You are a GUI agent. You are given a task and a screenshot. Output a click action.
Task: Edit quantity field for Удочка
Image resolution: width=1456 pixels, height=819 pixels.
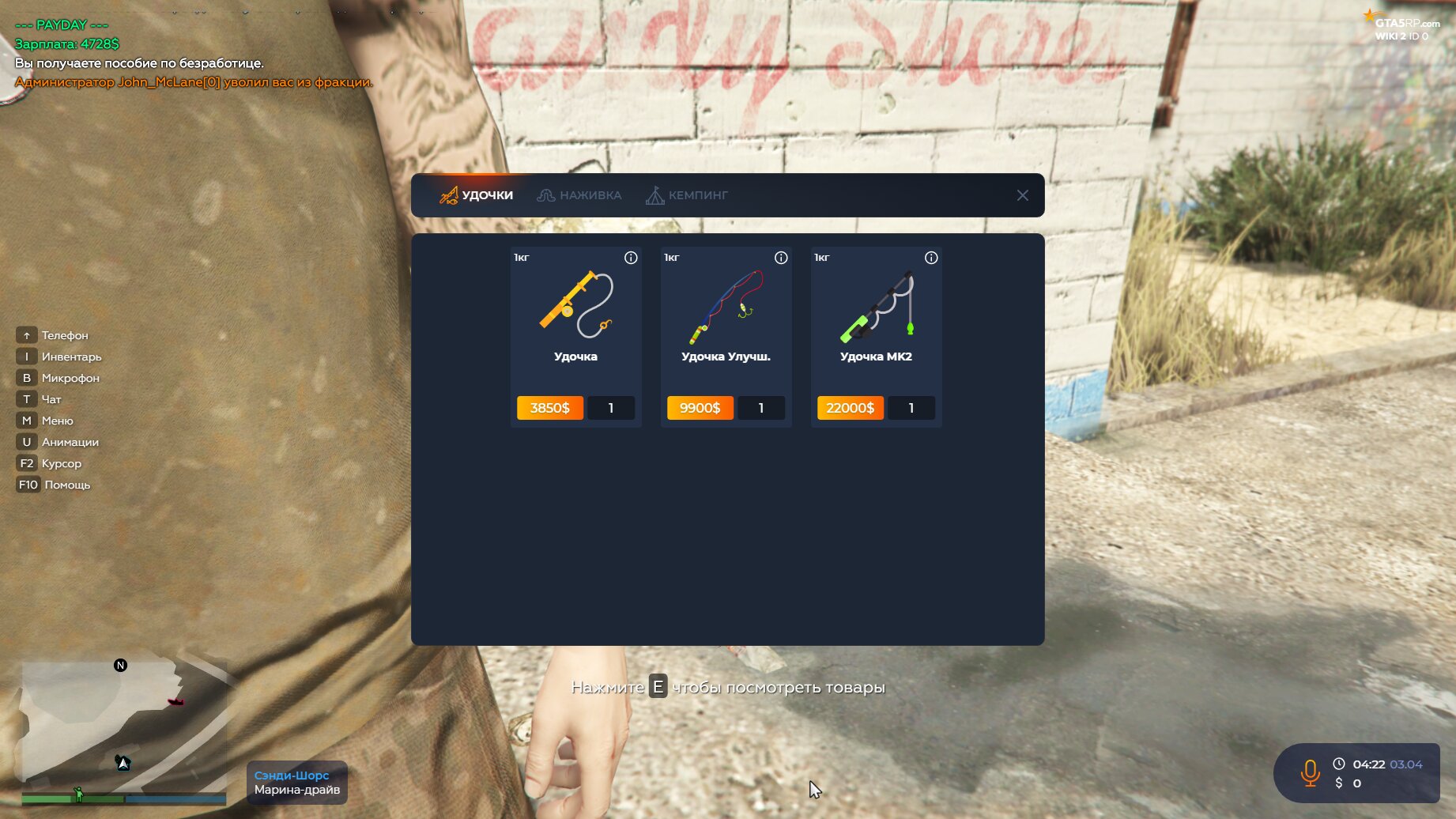pos(611,408)
